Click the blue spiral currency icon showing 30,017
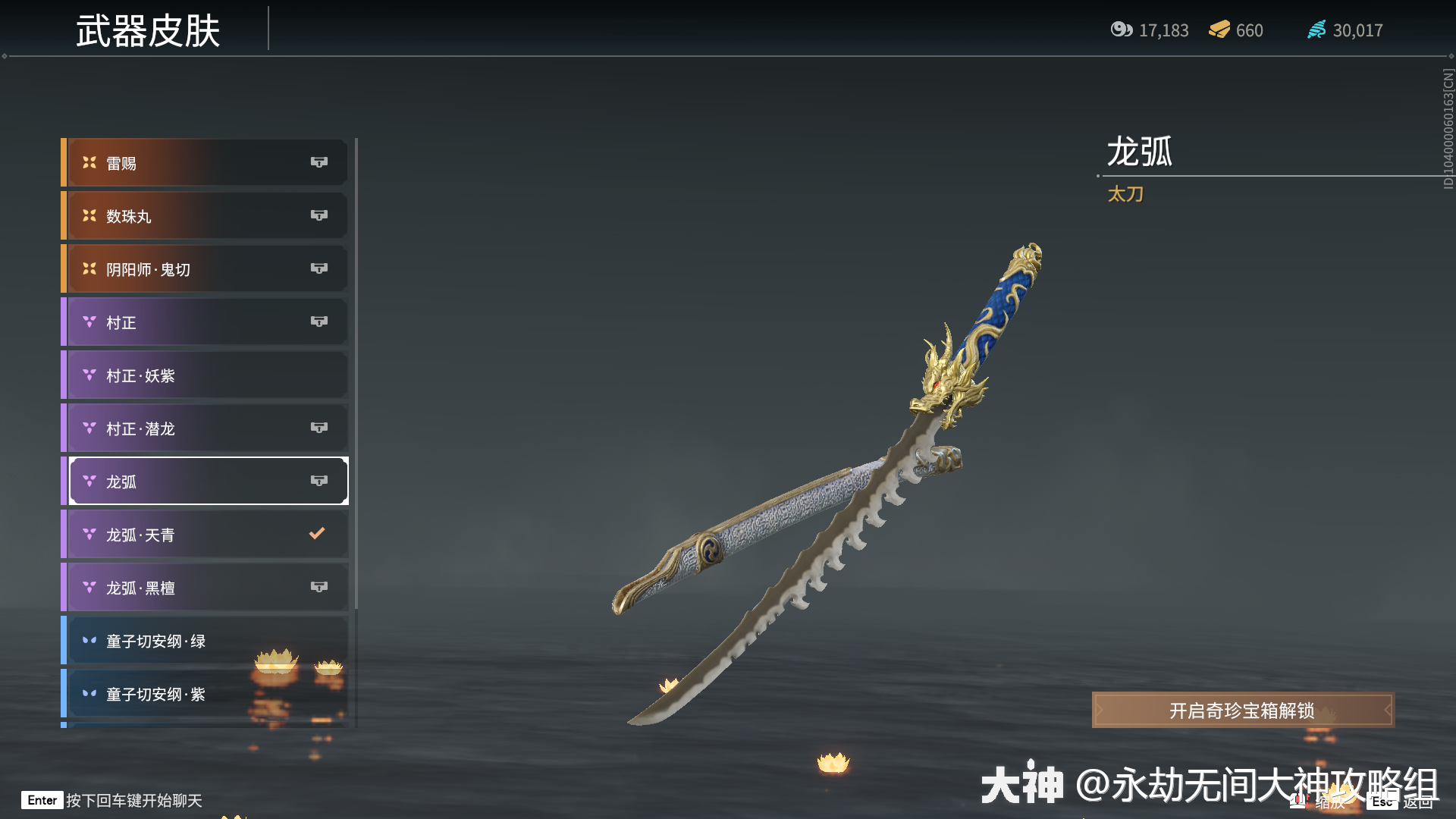Screen dimensions: 1456x819 pos(1317,30)
